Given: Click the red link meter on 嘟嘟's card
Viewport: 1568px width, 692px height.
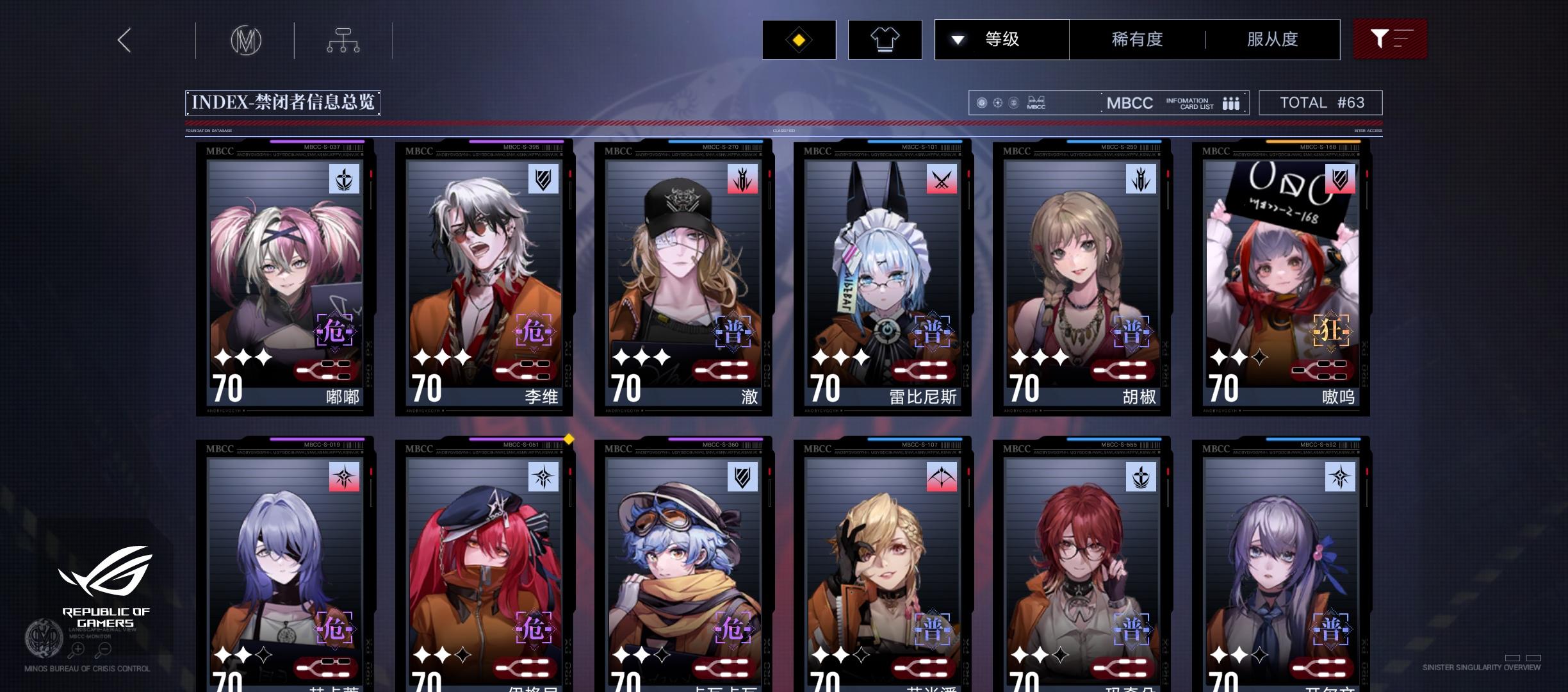Looking at the screenshot, I should (327, 370).
